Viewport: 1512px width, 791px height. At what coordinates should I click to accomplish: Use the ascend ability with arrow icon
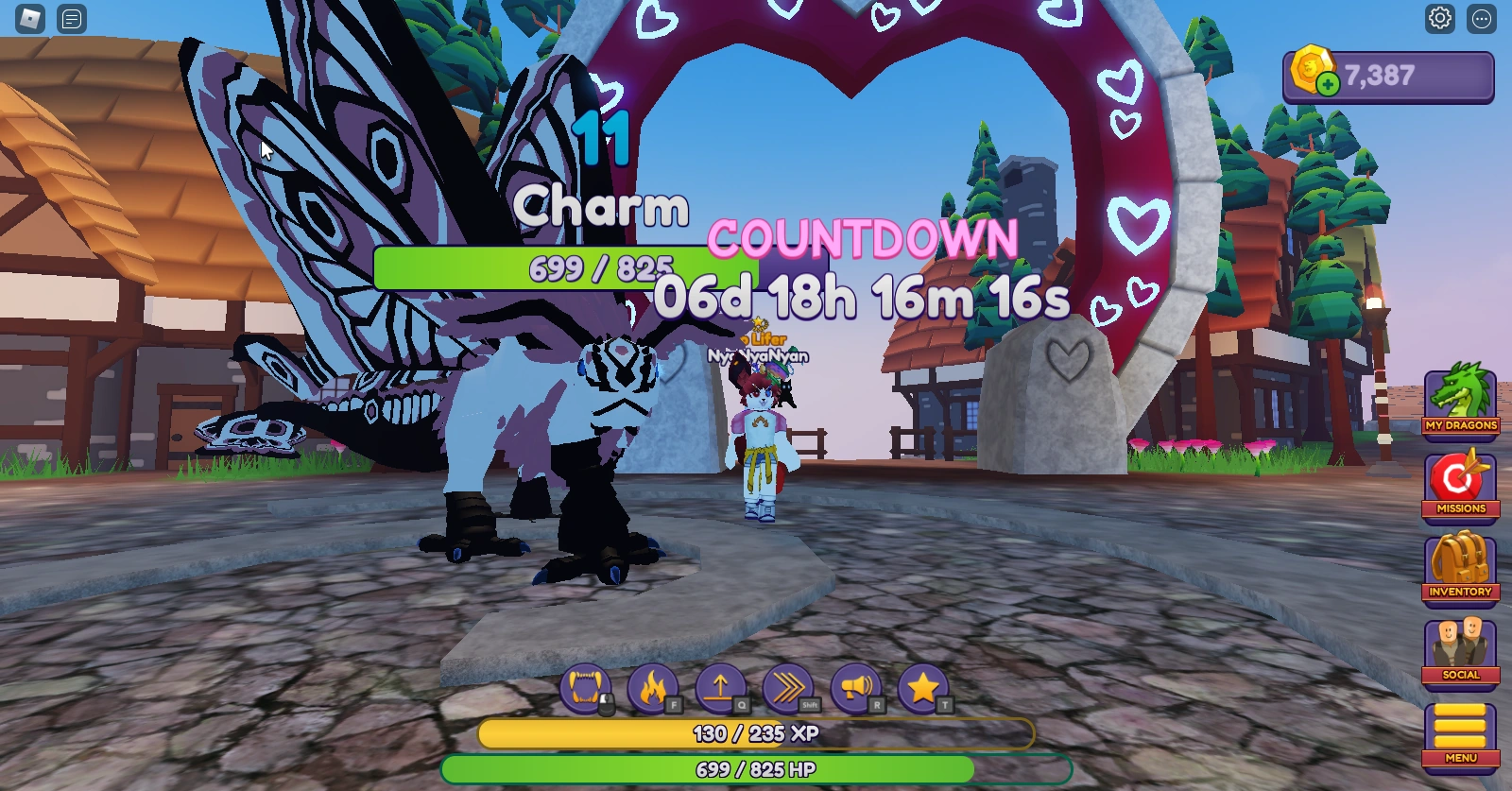tap(720, 690)
